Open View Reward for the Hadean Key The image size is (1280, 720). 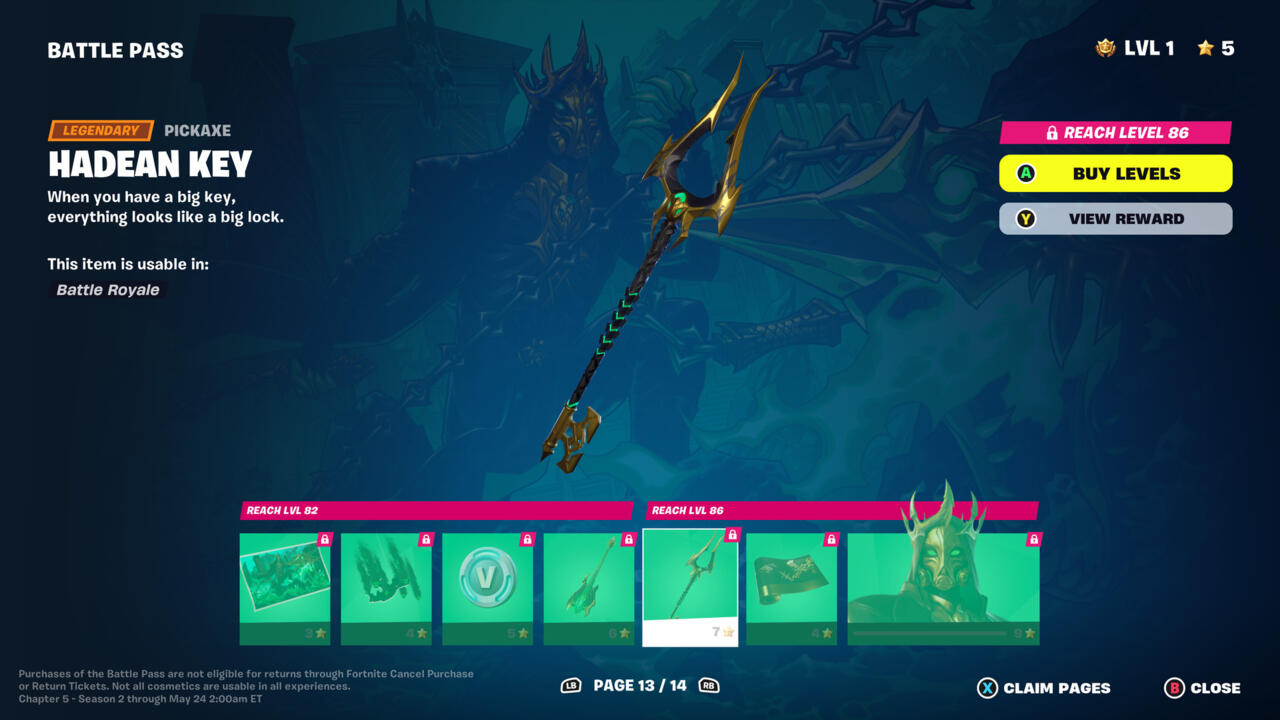[x=1115, y=219]
